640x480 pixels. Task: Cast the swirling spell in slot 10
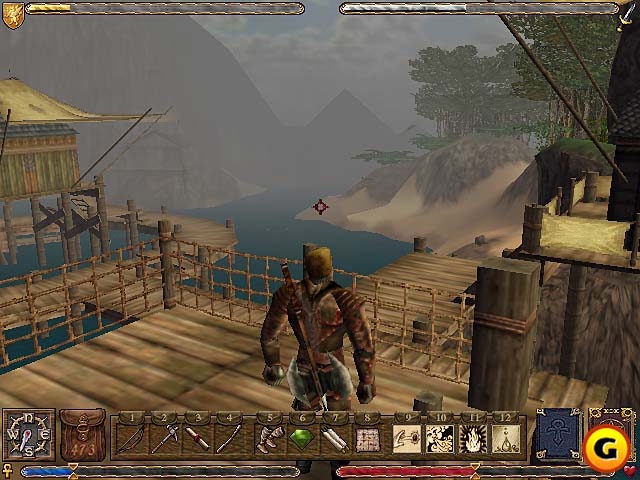point(439,438)
